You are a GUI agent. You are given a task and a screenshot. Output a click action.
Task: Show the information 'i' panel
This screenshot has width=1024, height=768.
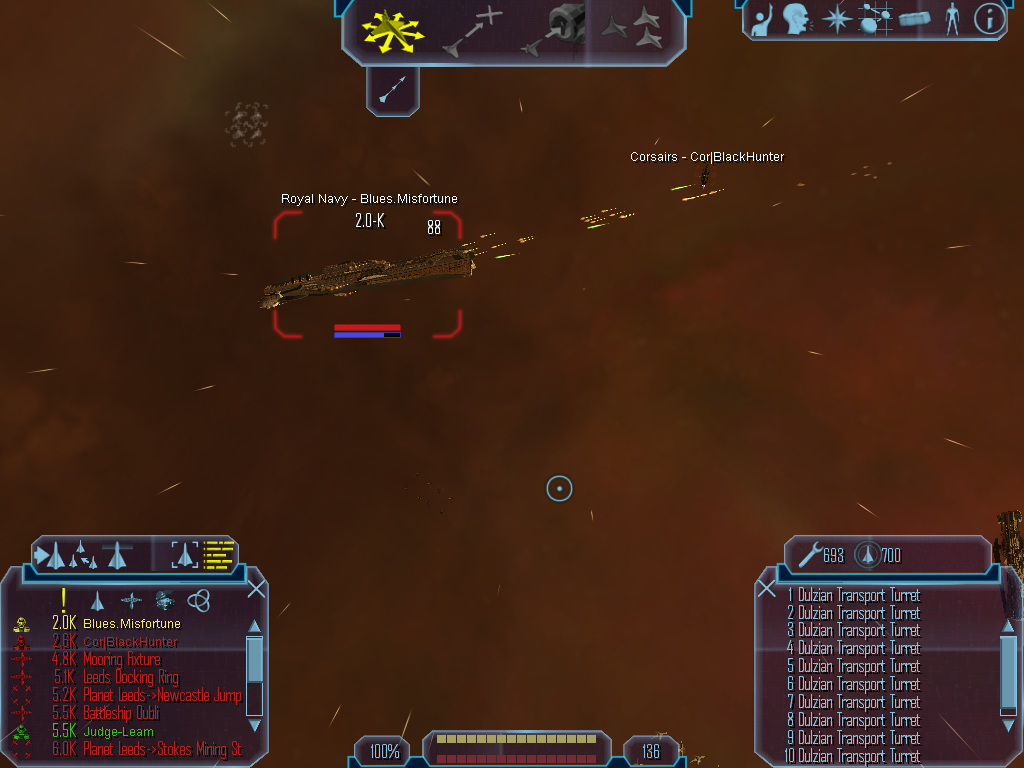[989, 19]
